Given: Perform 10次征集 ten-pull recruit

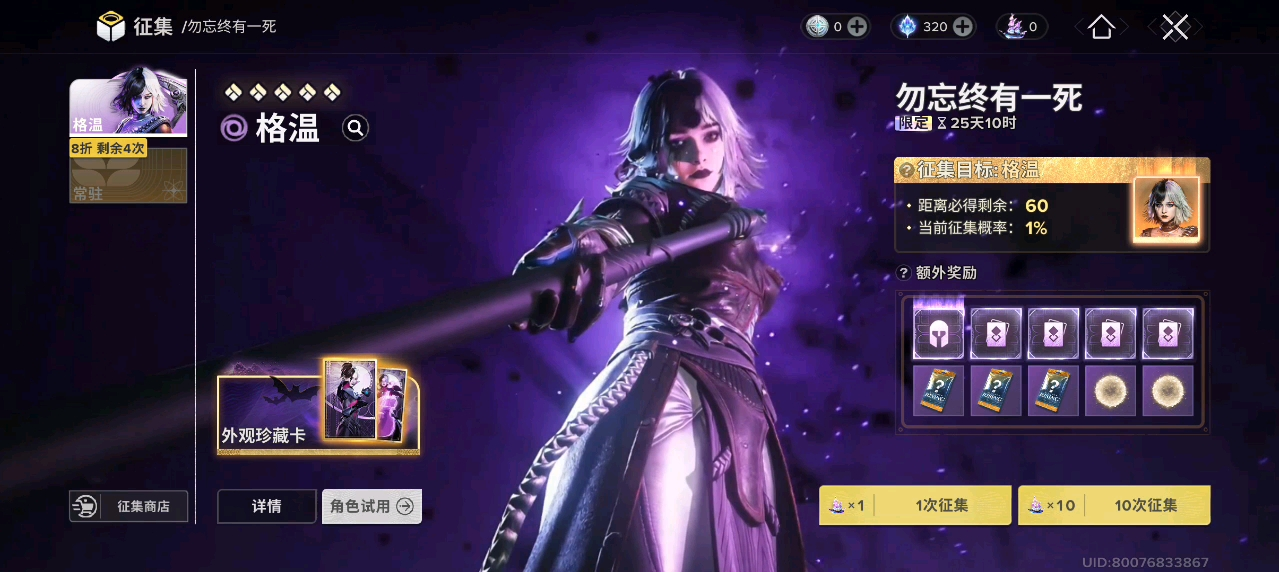Looking at the screenshot, I should 1113,505.
